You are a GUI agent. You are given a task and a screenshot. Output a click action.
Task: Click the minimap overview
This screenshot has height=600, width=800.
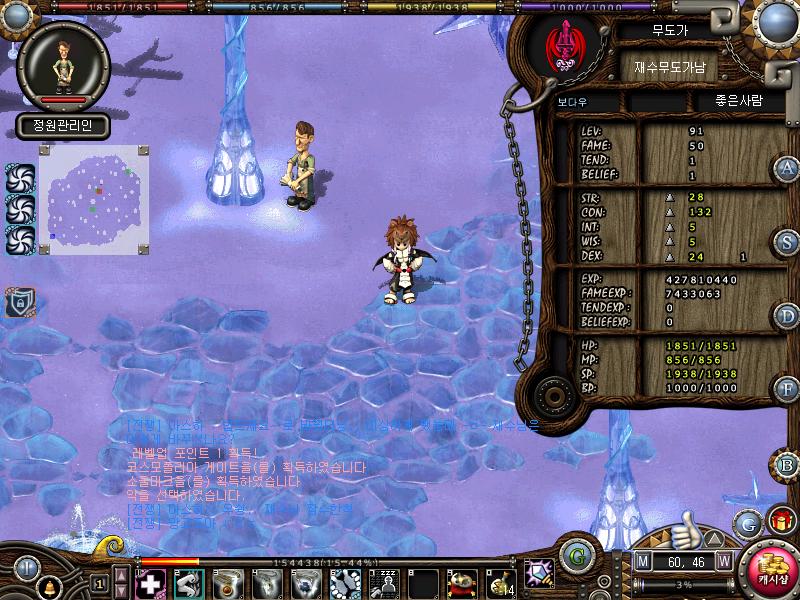point(94,200)
